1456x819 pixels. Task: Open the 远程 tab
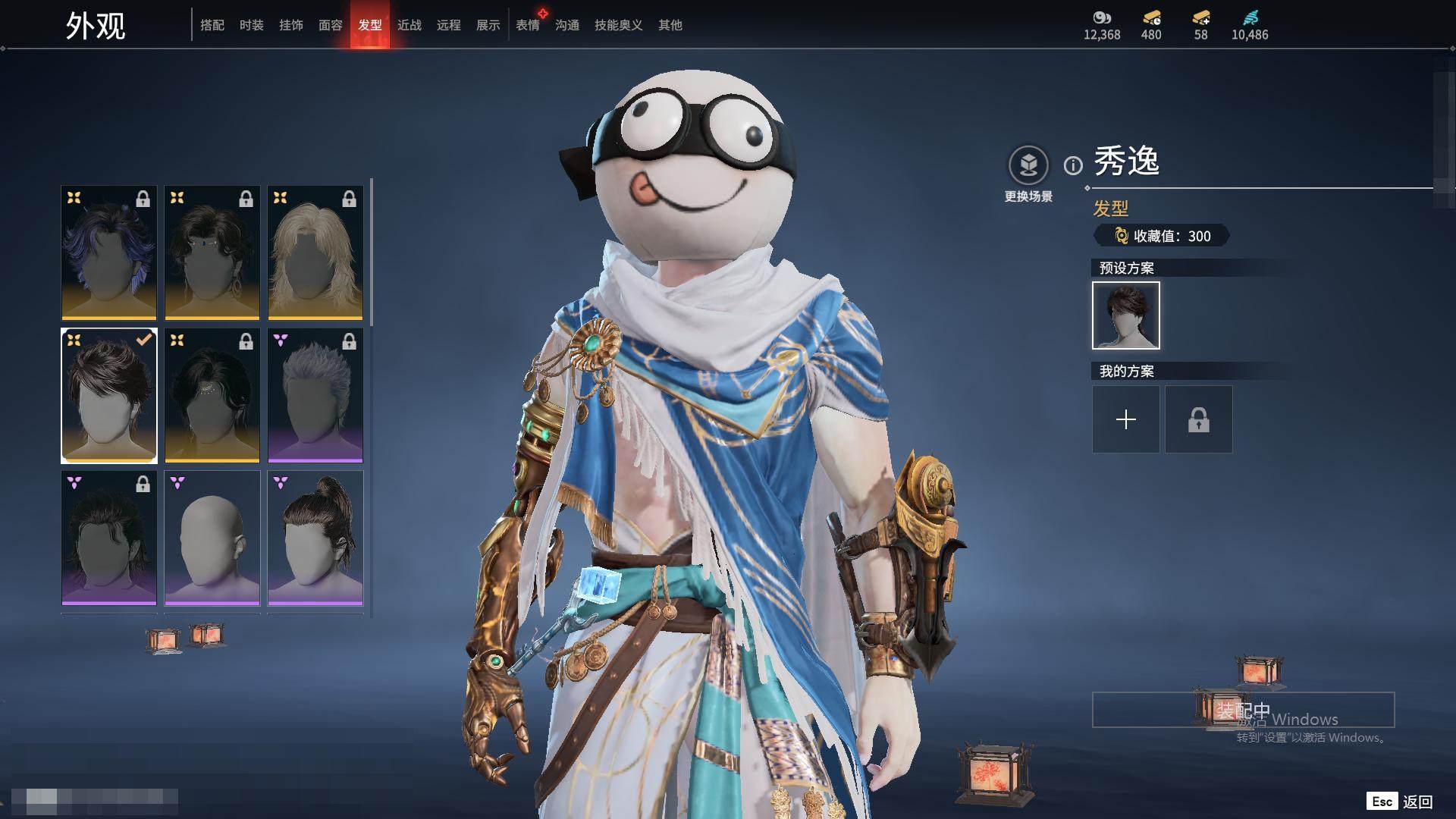pyautogui.click(x=448, y=25)
